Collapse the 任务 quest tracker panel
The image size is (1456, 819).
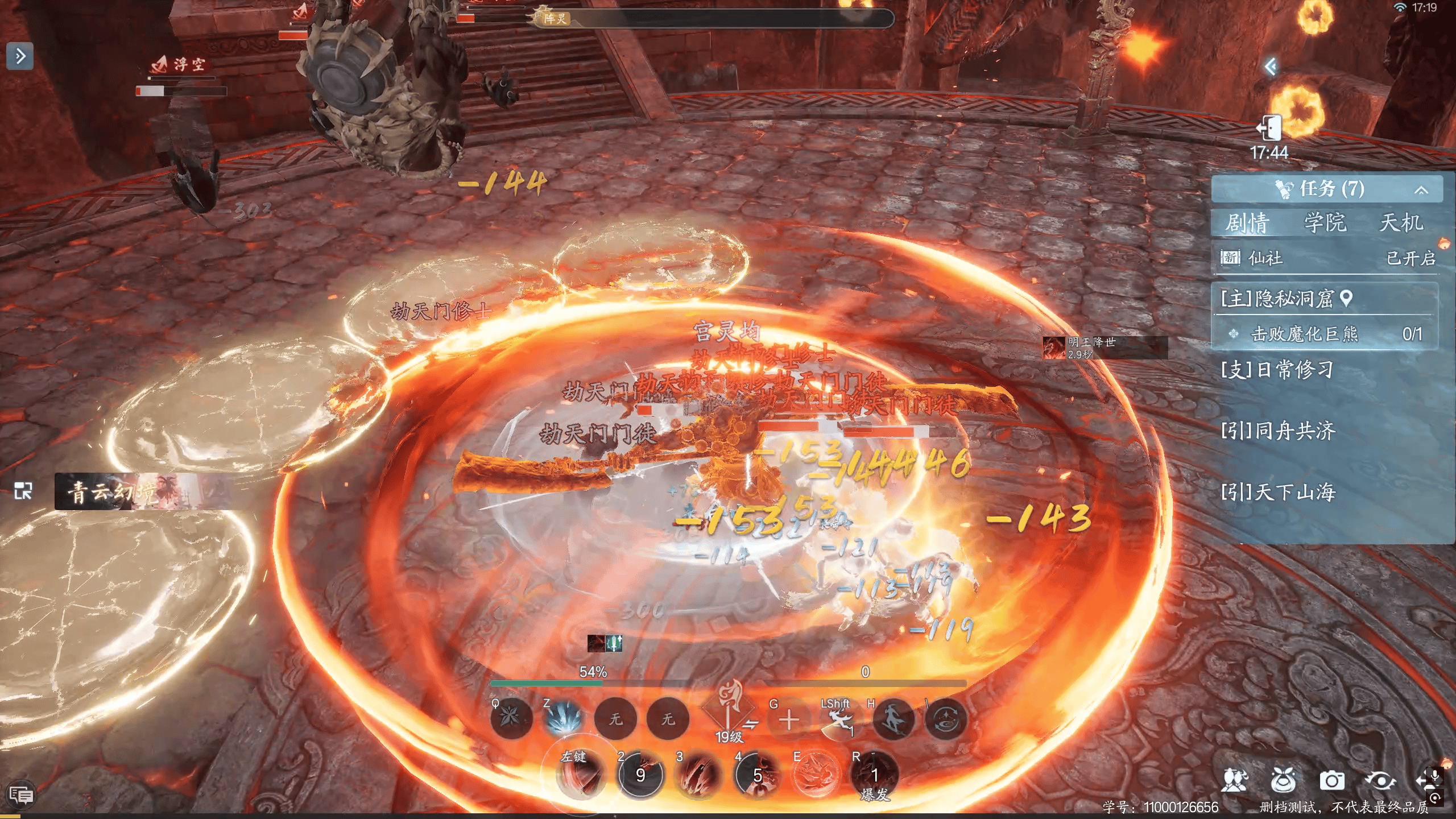(x=1421, y=190)
